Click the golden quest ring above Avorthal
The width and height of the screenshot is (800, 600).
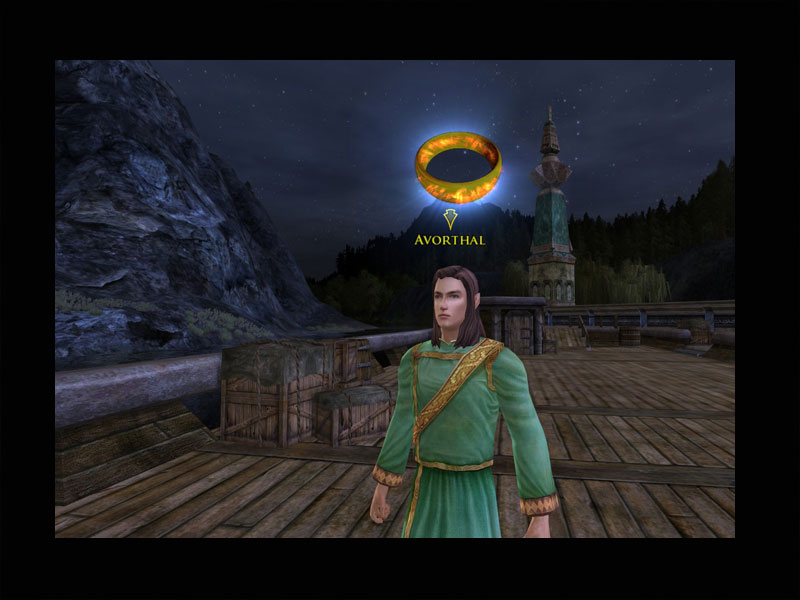pyautogui.click(x=458, y=168)
